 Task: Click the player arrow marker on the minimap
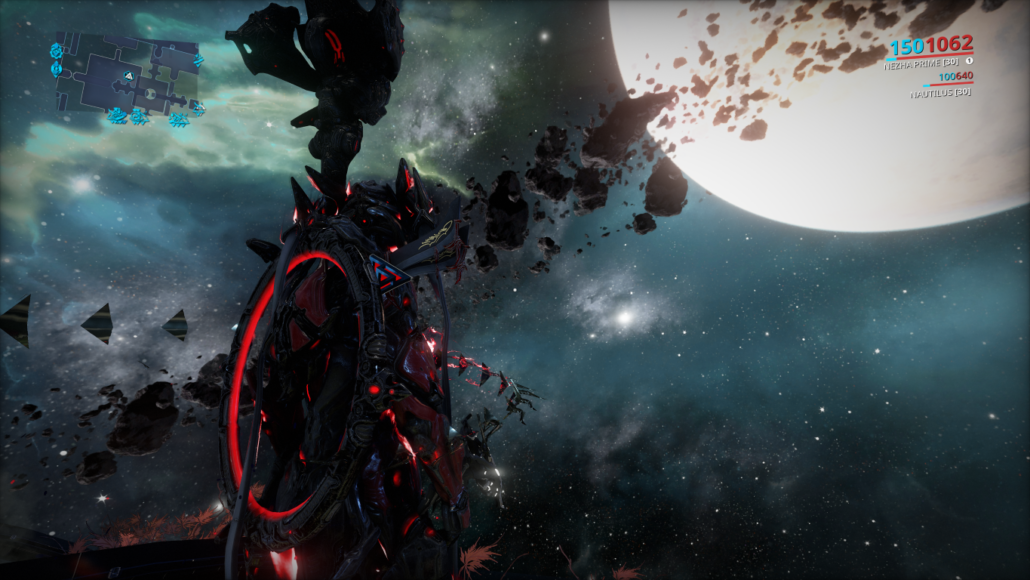(128, 75)
